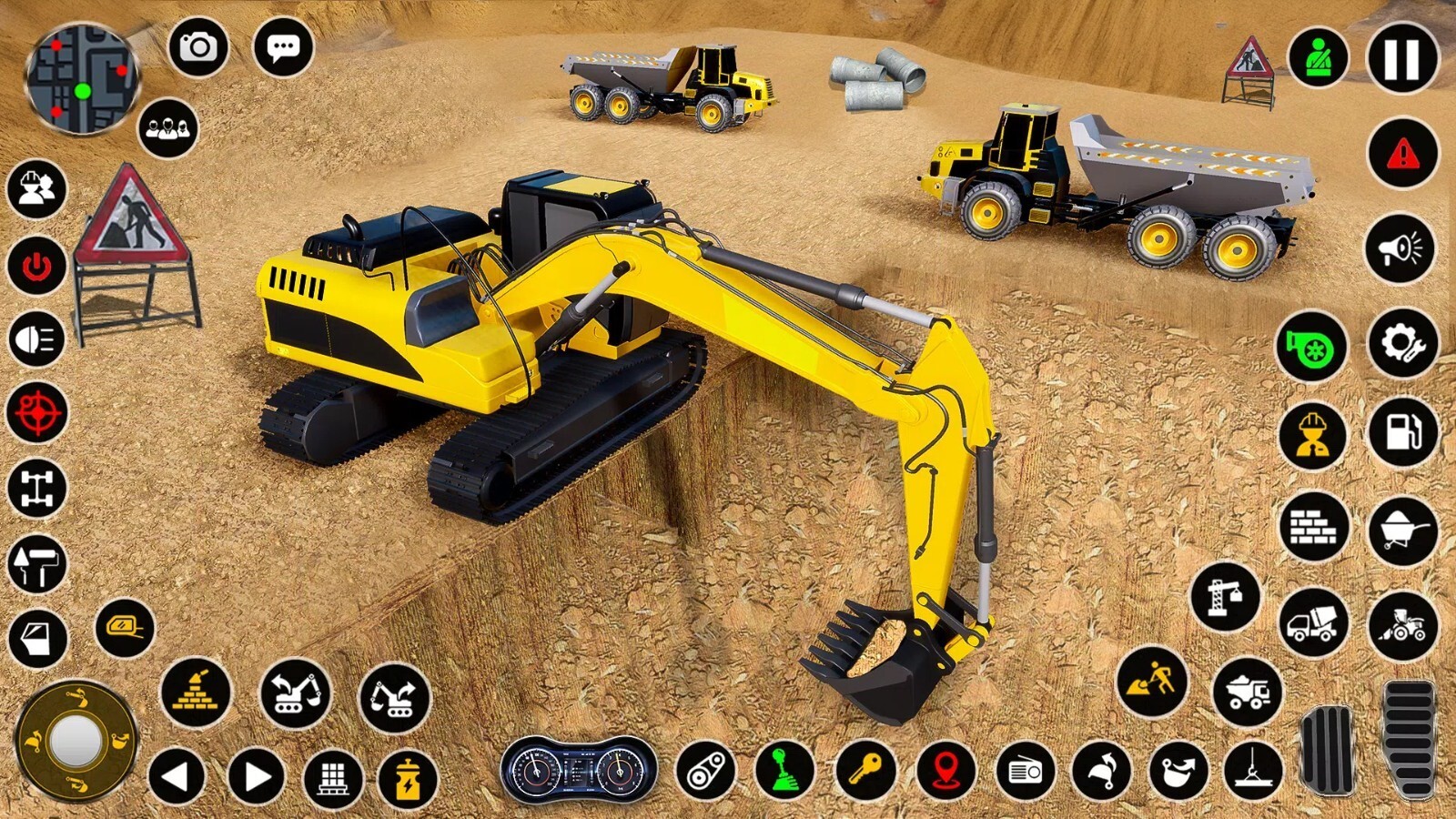Click the golden key ignition icon
This screenshot has width=1456, height=819.
click(x=864, y=771)
